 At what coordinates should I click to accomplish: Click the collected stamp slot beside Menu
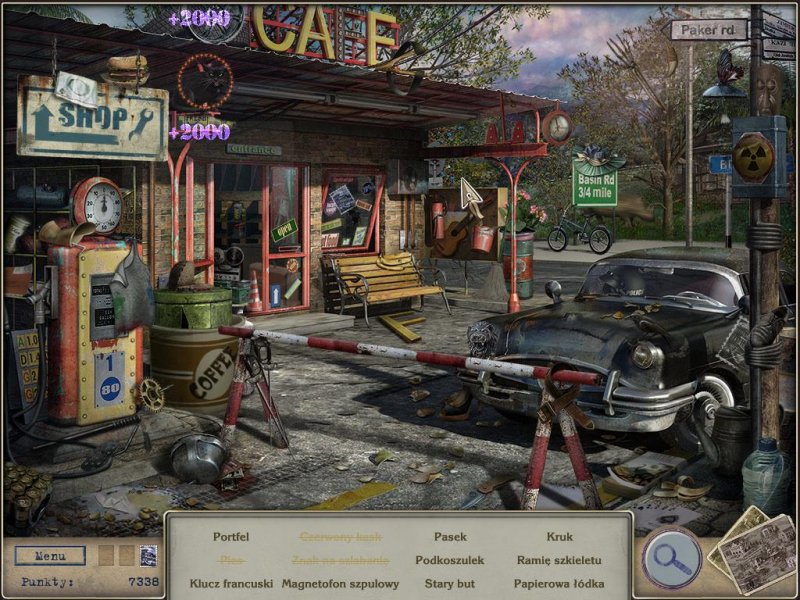pyautogui.click(x=148, y=556)
